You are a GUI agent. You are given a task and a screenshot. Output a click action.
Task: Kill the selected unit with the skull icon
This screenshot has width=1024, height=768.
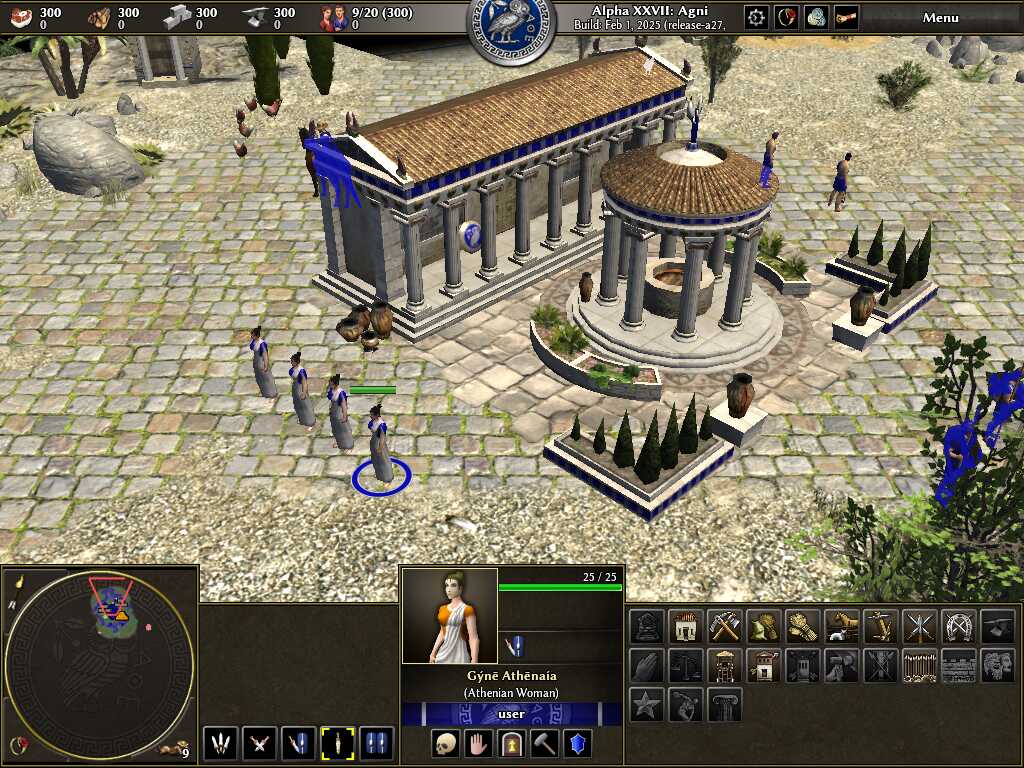pyautogui.click(x=446, y=743)
